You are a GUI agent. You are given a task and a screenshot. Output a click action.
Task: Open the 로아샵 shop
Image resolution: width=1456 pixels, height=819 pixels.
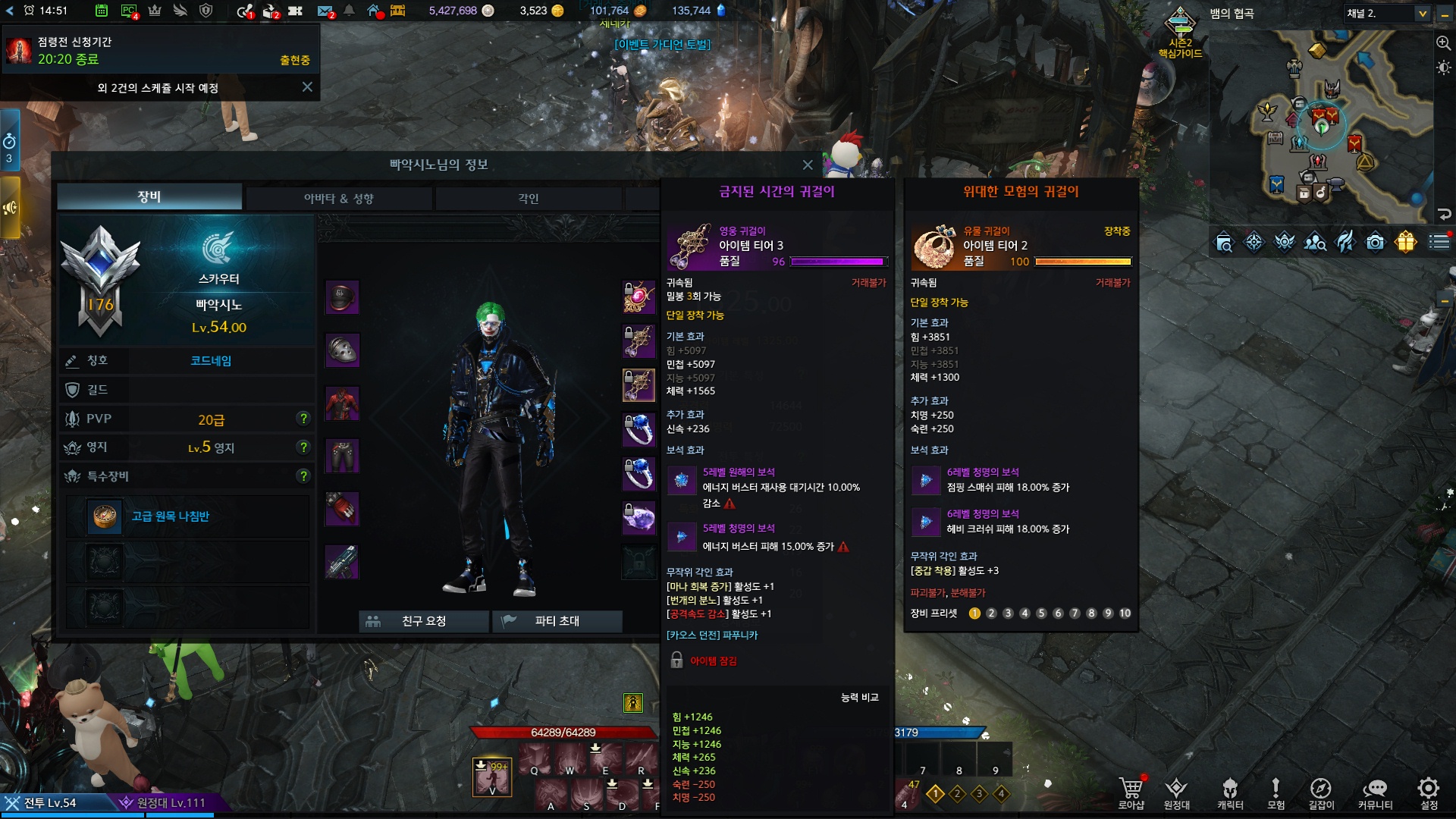tap(1131, 792)
